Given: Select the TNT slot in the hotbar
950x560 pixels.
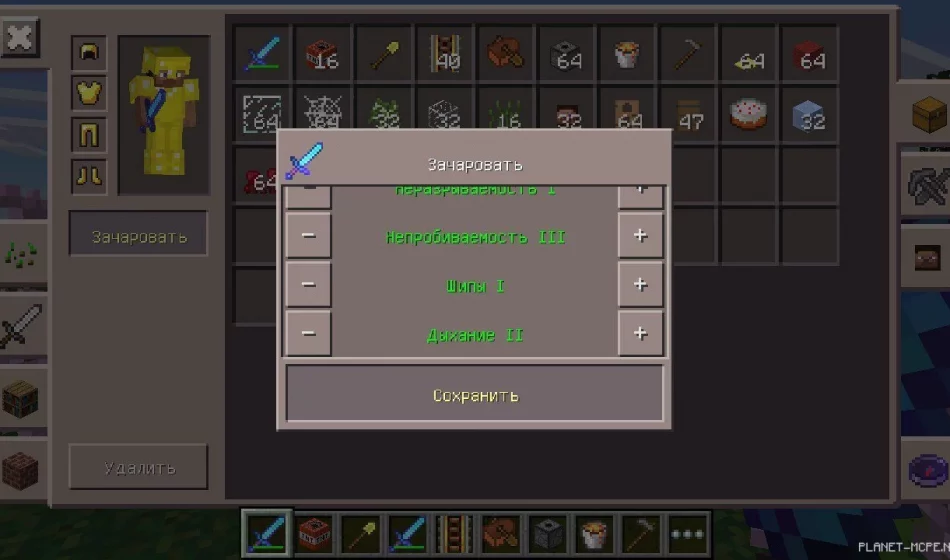Looking at the screenshot, I should pyautogui.click(x=315, y=533).
